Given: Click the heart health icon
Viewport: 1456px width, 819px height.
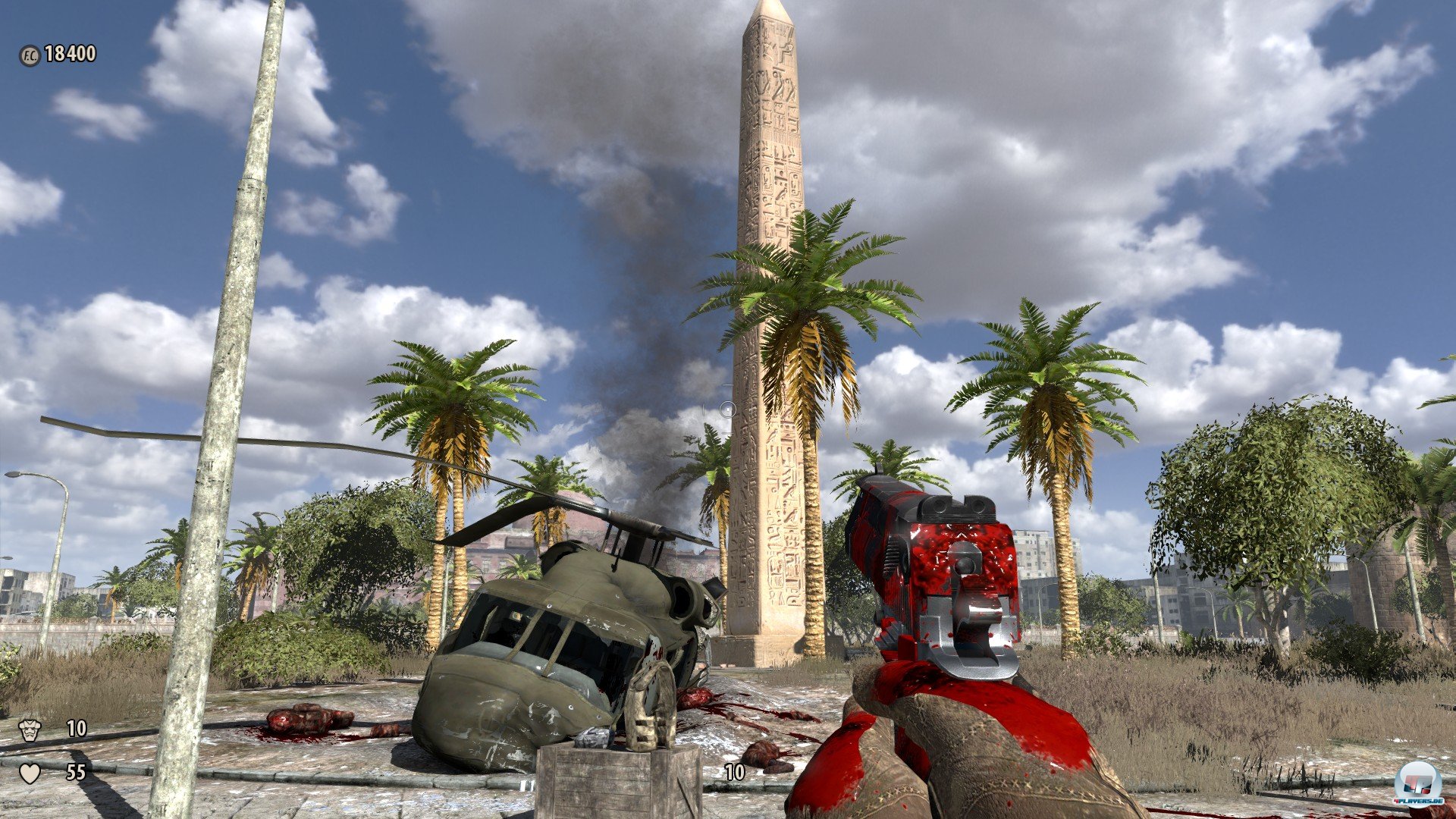Looking at the screenshot, I should (30, 773).
